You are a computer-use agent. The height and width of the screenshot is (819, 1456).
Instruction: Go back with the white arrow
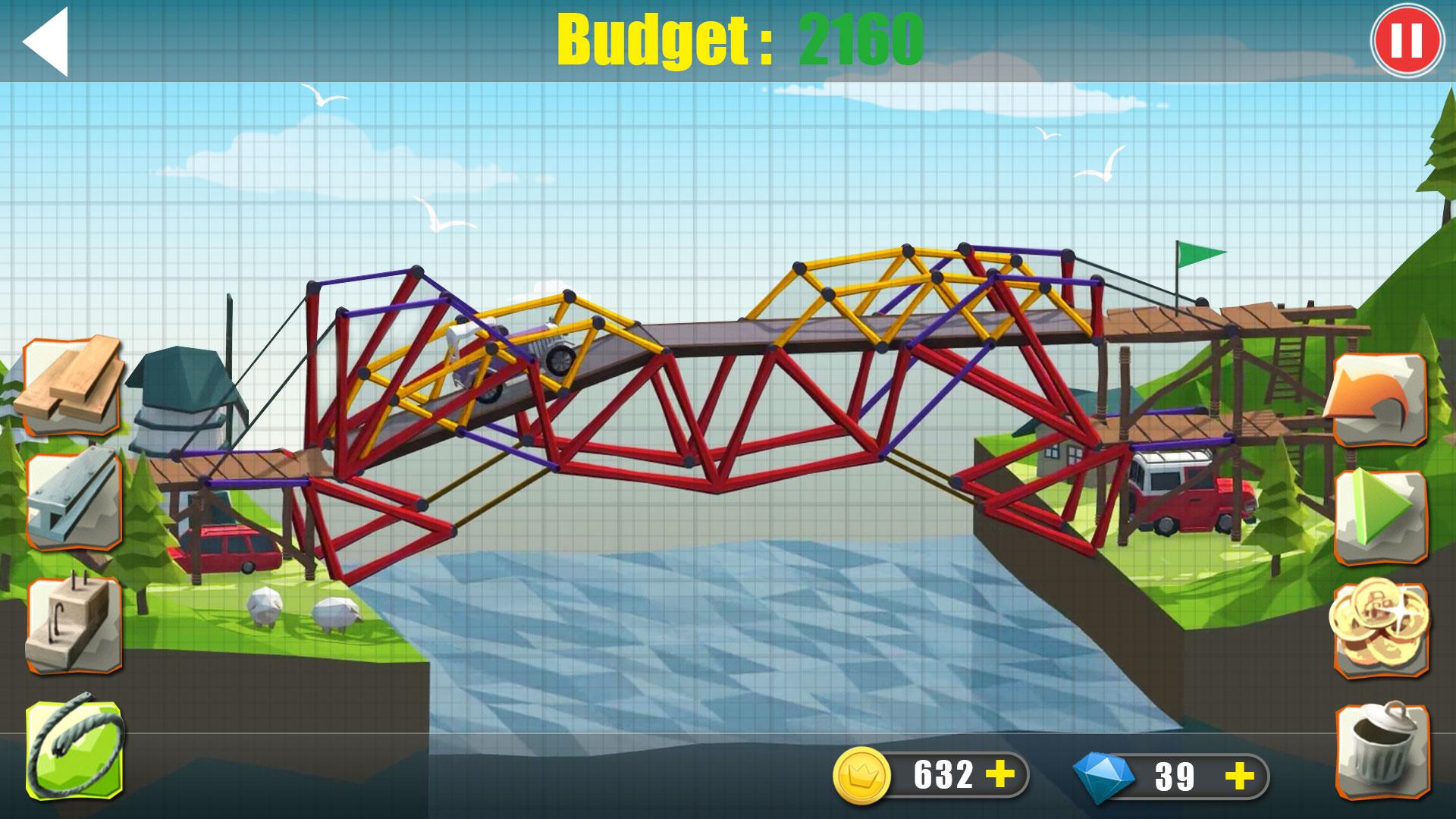pos(47,42)
